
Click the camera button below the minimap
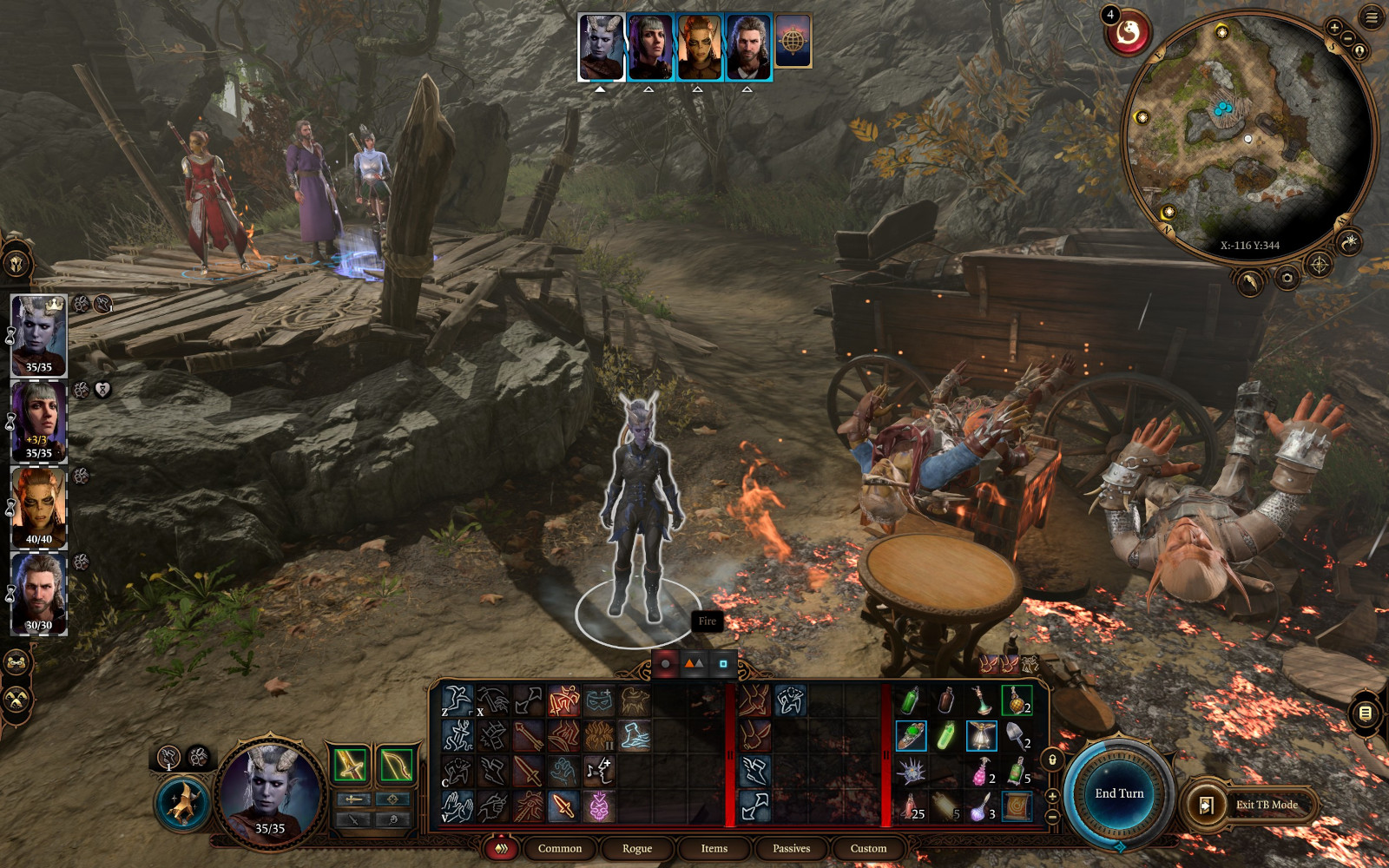(x=1287, y=278)
